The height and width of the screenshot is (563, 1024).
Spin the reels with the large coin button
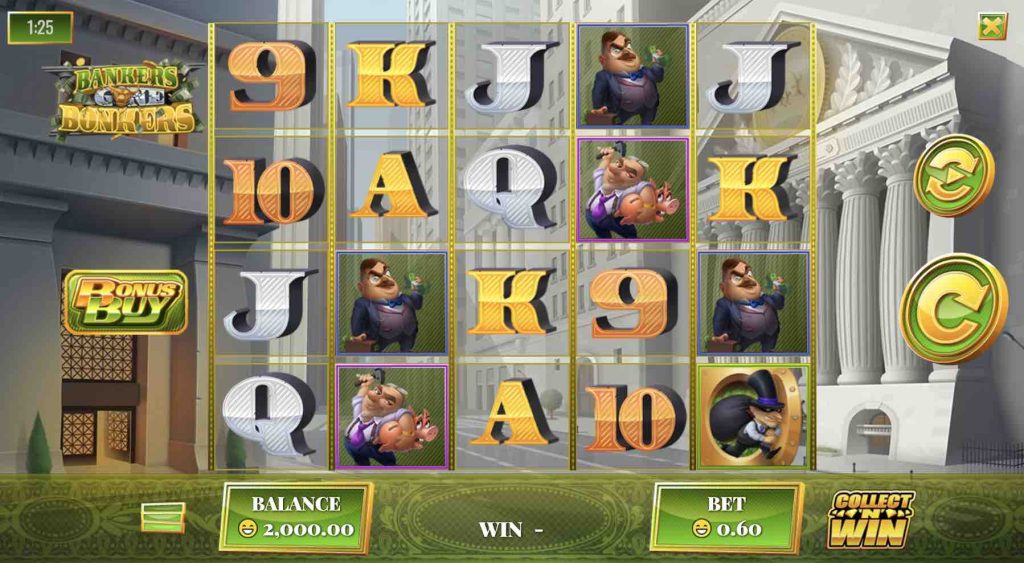[953, 308]
